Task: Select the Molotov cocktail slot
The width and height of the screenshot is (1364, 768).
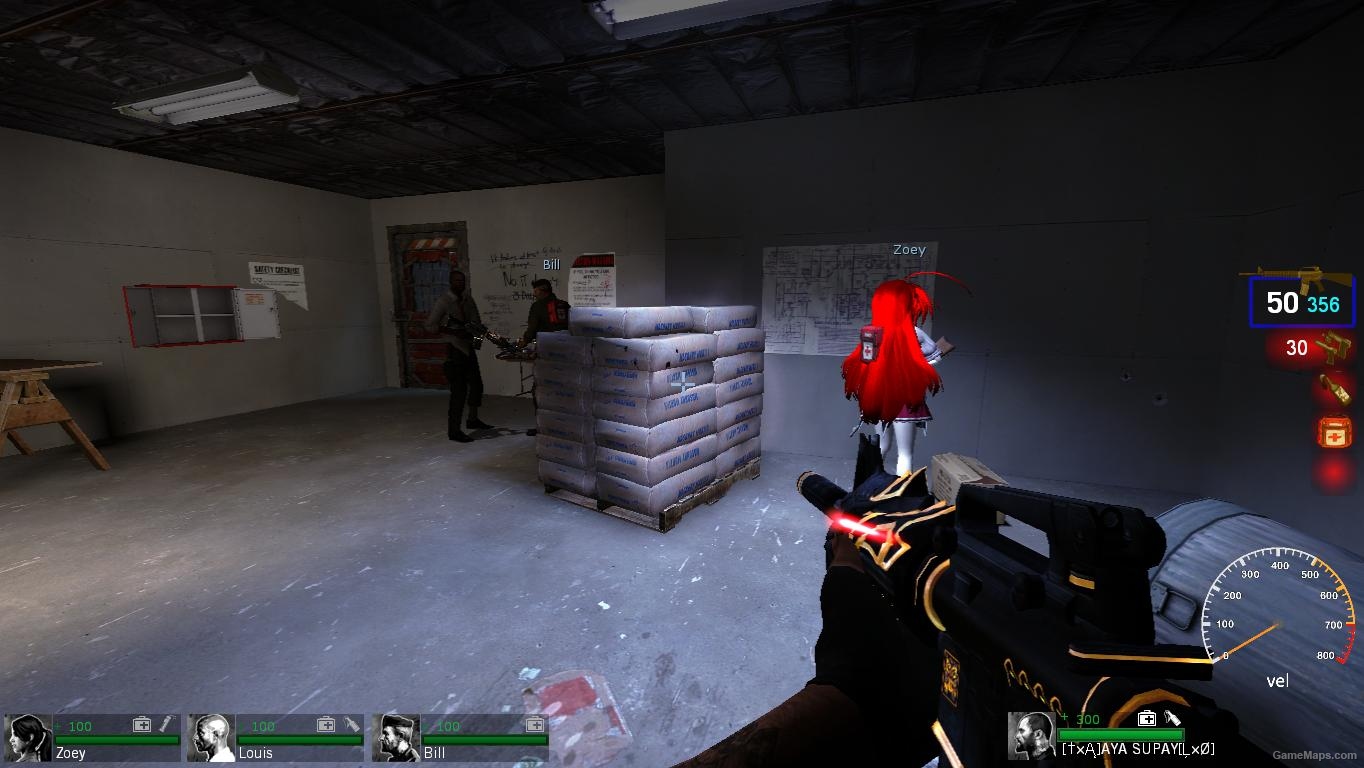Action: pos(1334,389)
